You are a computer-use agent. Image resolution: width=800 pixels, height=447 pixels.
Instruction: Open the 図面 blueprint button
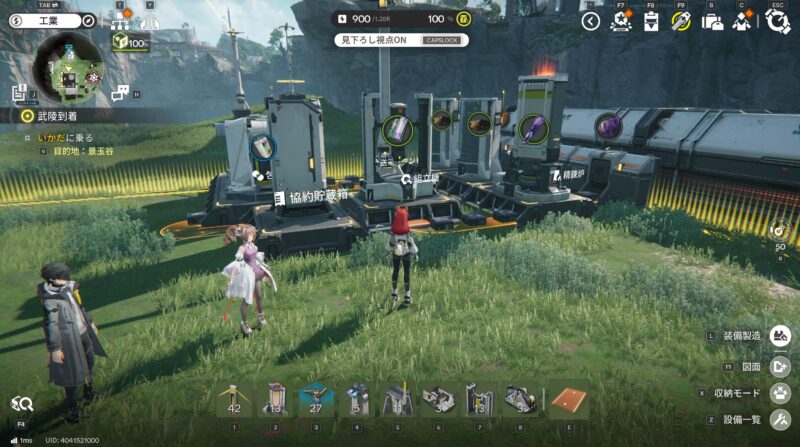(780, 366)
